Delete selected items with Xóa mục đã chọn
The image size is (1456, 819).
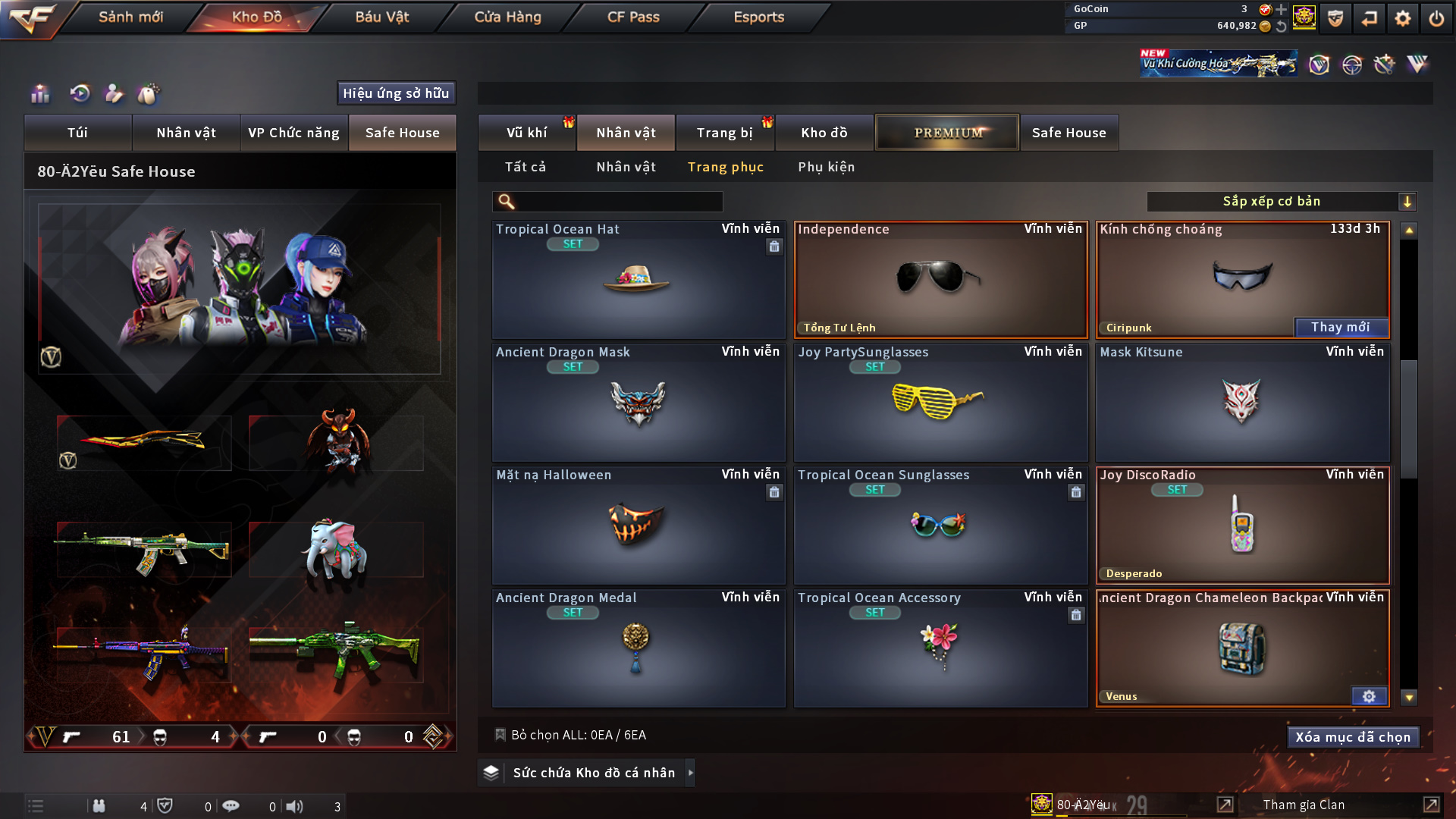1353,737
